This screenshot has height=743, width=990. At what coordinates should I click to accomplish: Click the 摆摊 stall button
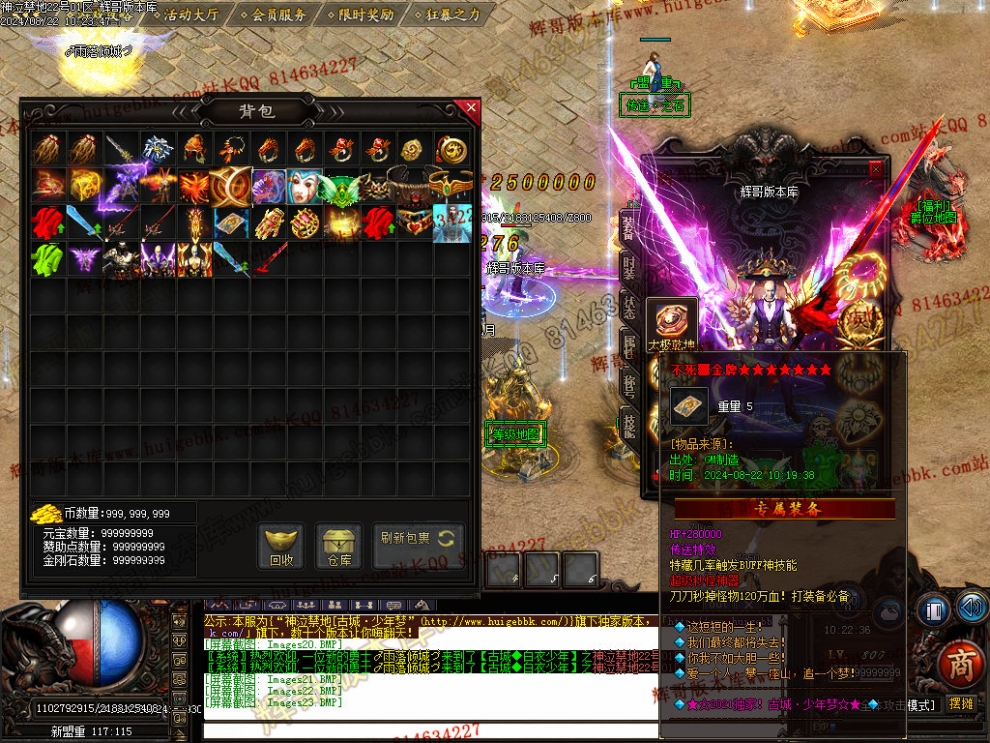point(961,704)
